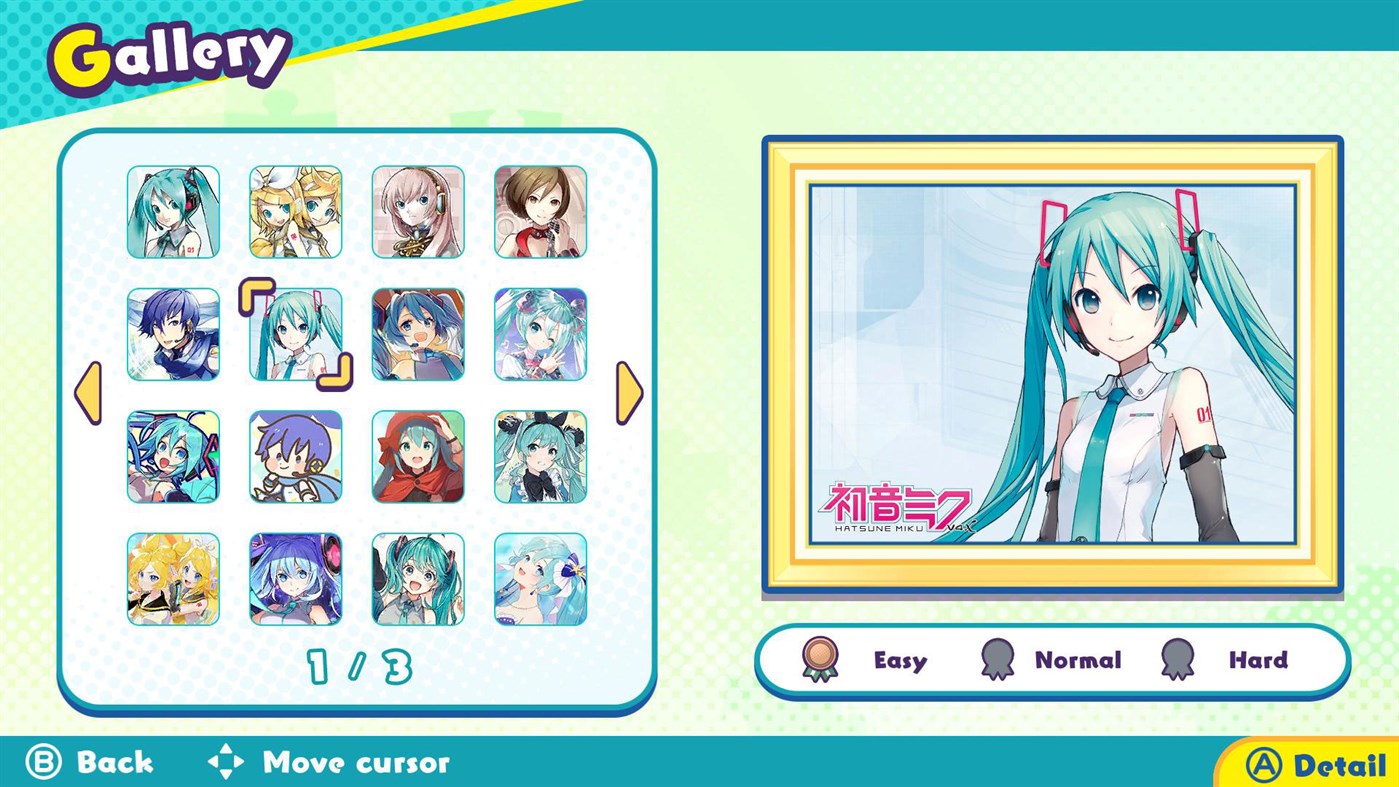
Task: Select the Snow Miku thumbnail at bottom-right
Action: coord(539,579)
